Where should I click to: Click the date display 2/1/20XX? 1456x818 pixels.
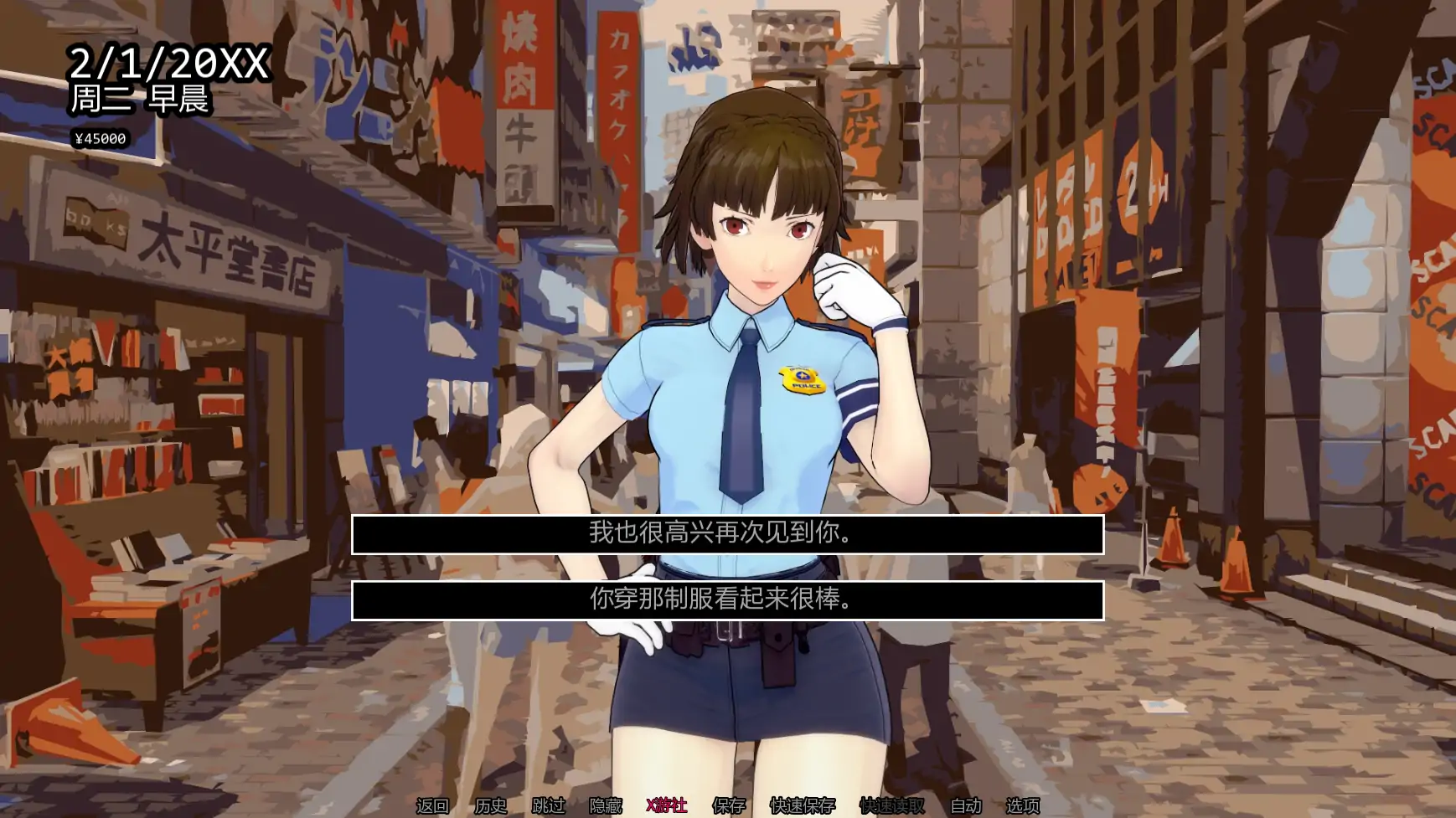(170, 59)
